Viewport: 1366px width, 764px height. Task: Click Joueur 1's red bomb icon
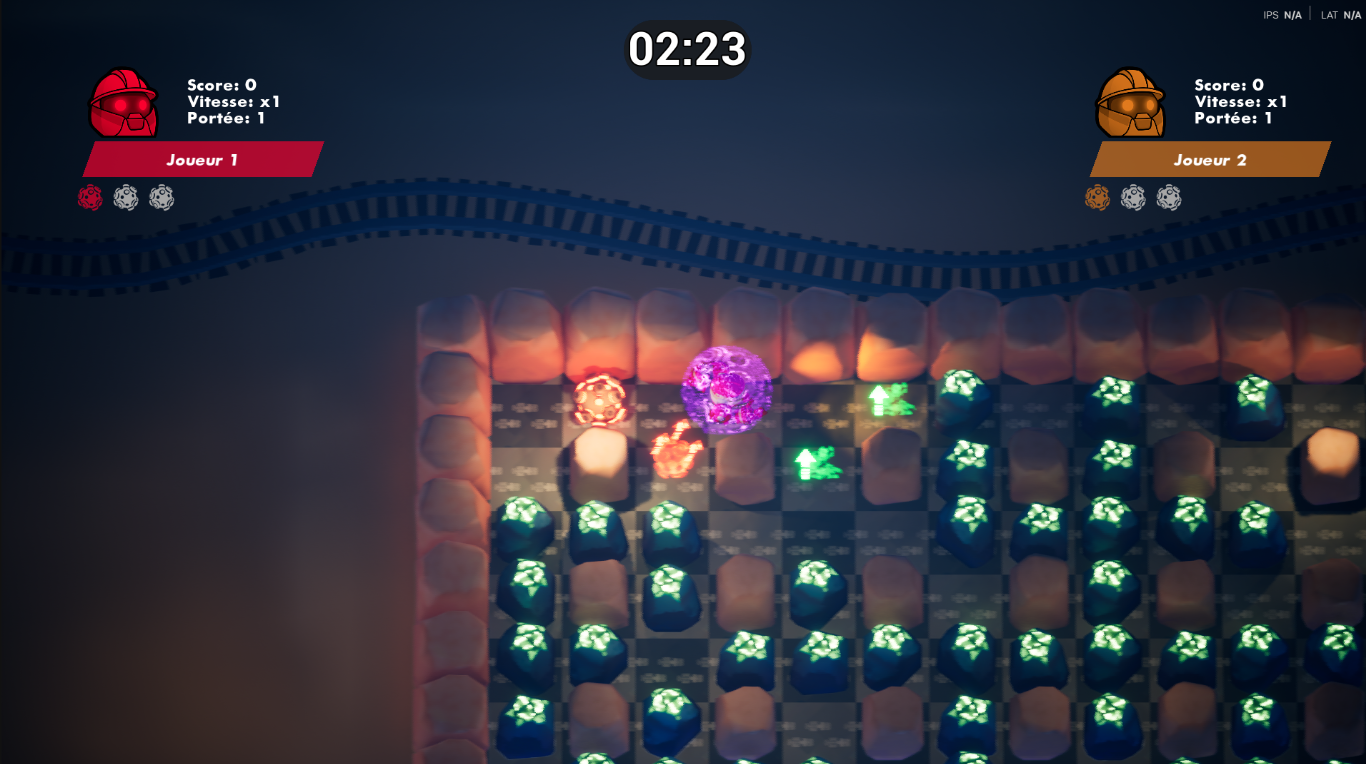tap(90, 197)
